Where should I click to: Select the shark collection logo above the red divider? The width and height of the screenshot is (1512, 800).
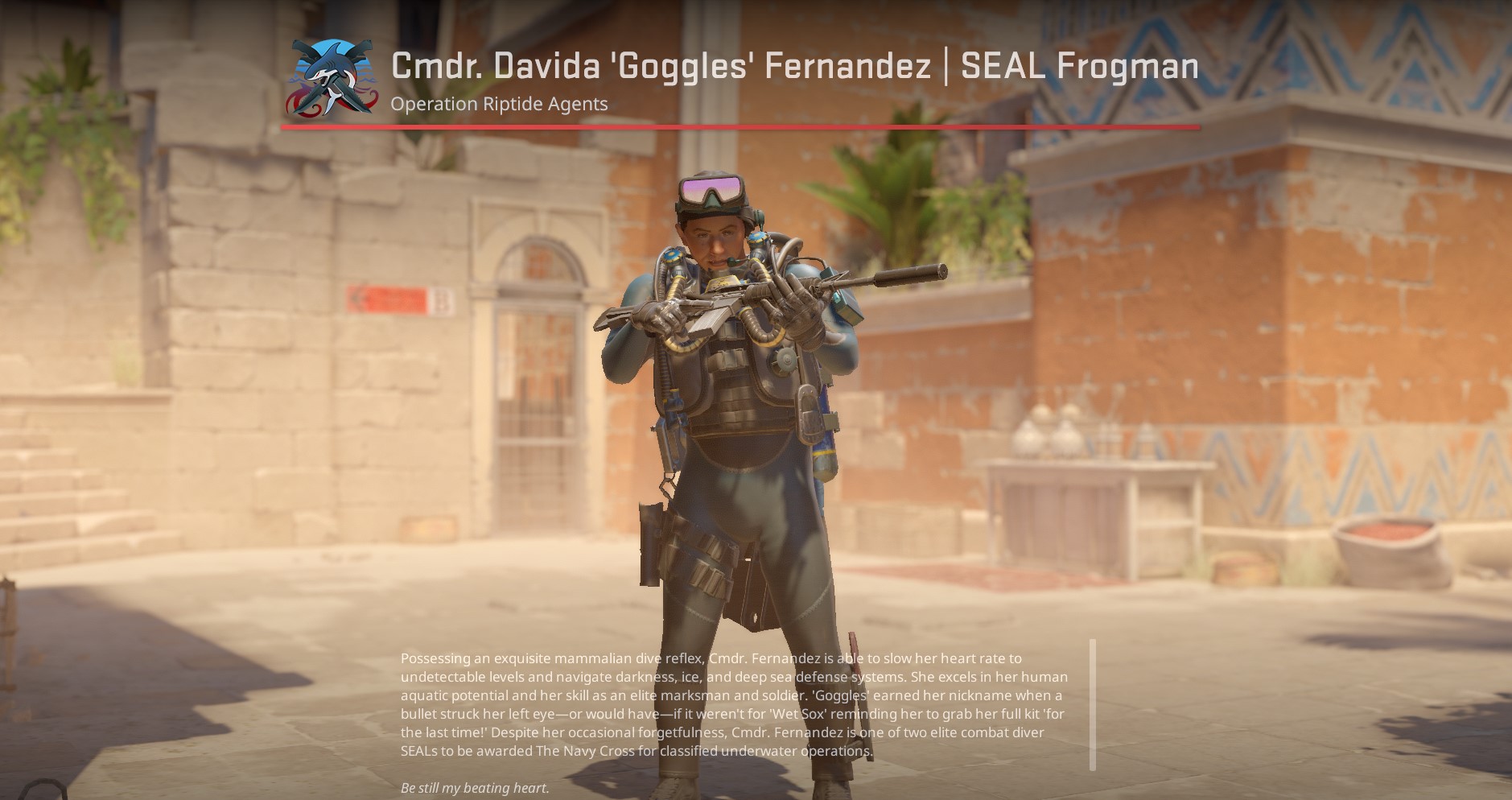click(x=332, y=77)
